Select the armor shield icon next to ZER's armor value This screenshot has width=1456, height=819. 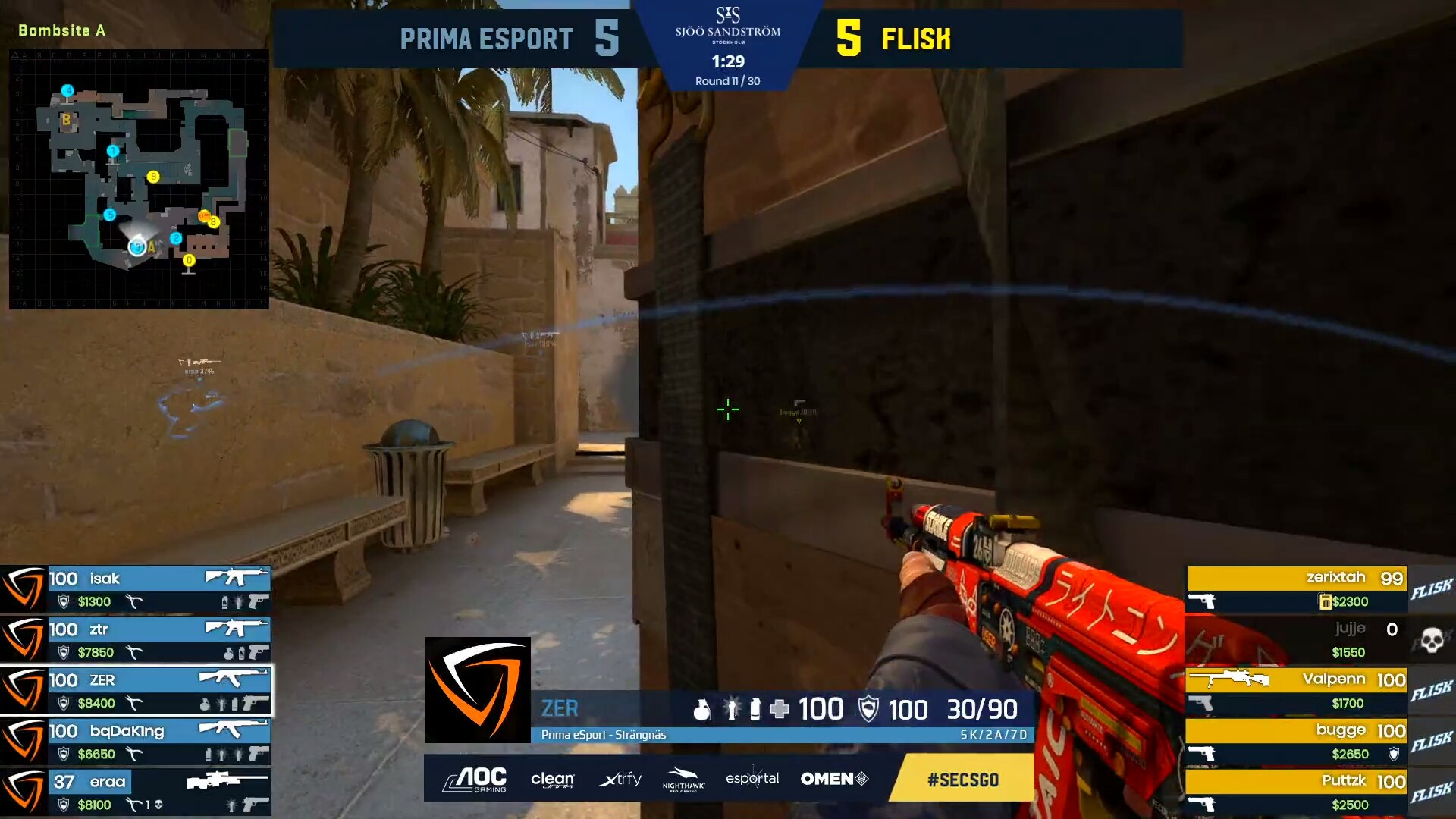[x=868, y=709]
